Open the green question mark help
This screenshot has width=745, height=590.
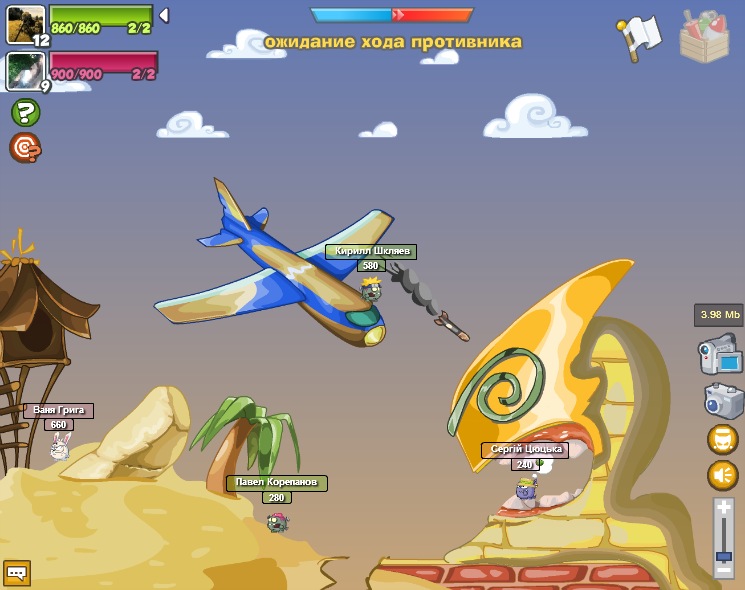pos(25,112)
